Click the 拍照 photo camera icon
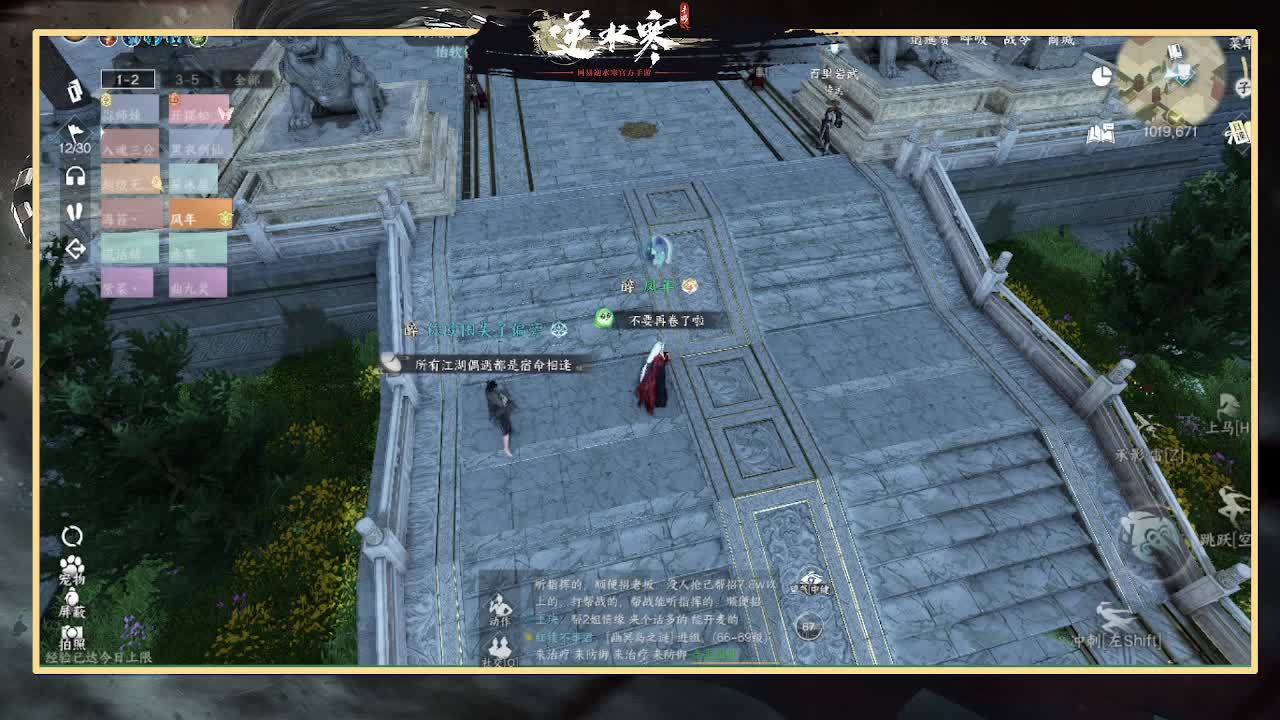The image size is (1280, 720). tap(72, 632)
